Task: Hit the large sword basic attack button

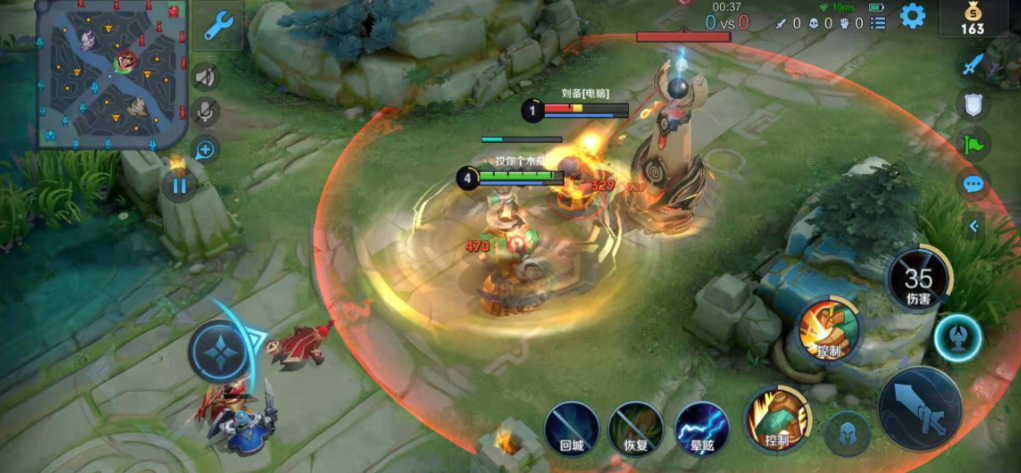Action: tap(919, 408)
